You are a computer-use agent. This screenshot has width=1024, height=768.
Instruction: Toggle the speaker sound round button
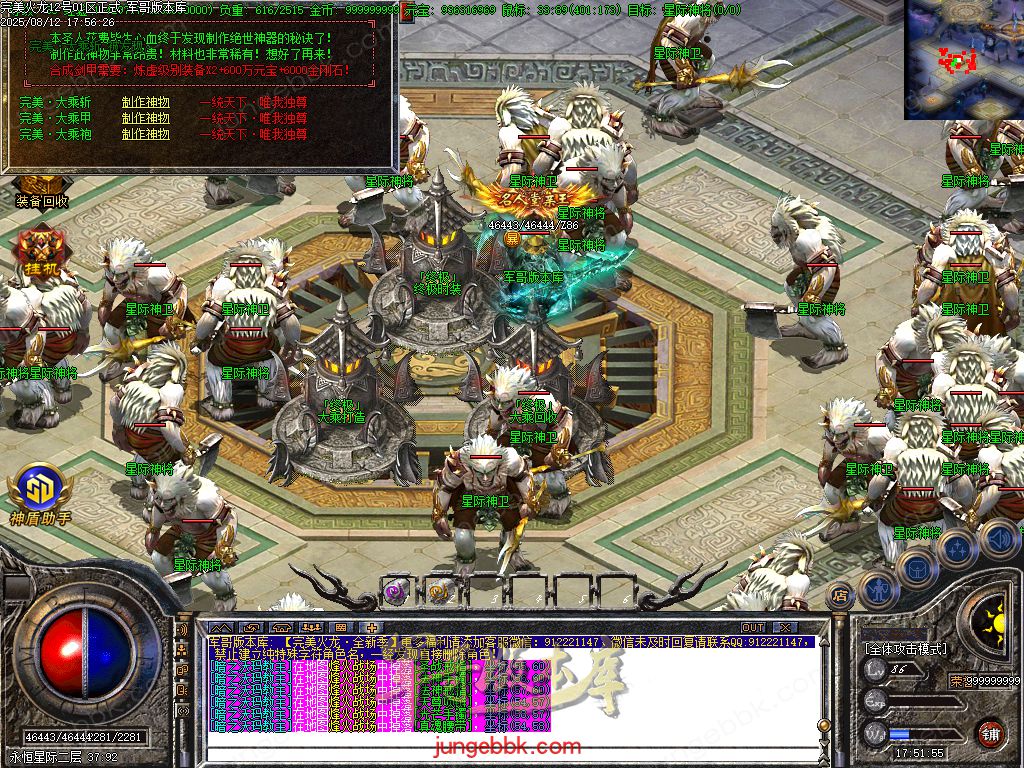tap(999, 539)
